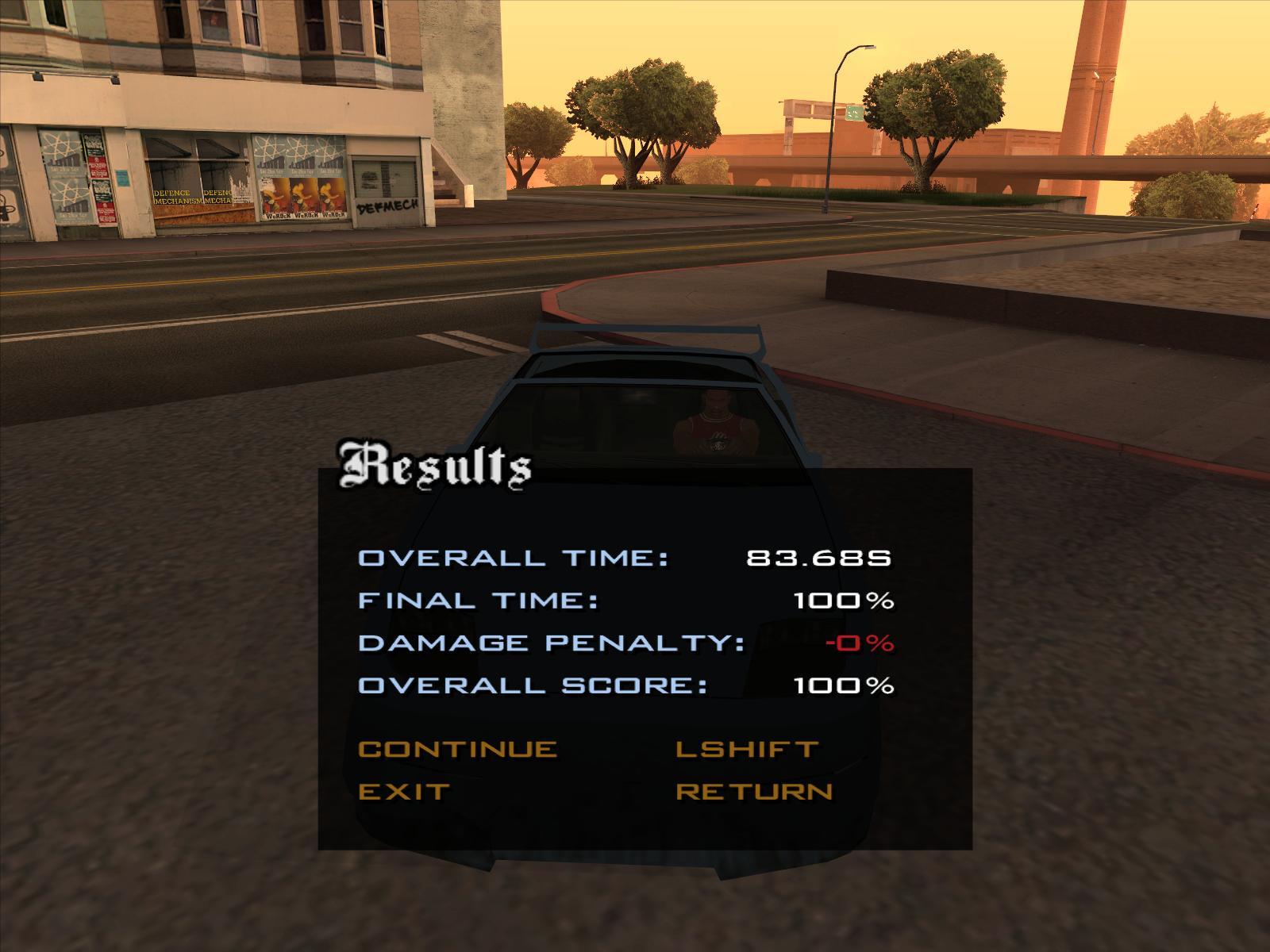Choose Continue on the Results panel
This screenshot has width=1270, height=952.
click(x=458, y=749)
